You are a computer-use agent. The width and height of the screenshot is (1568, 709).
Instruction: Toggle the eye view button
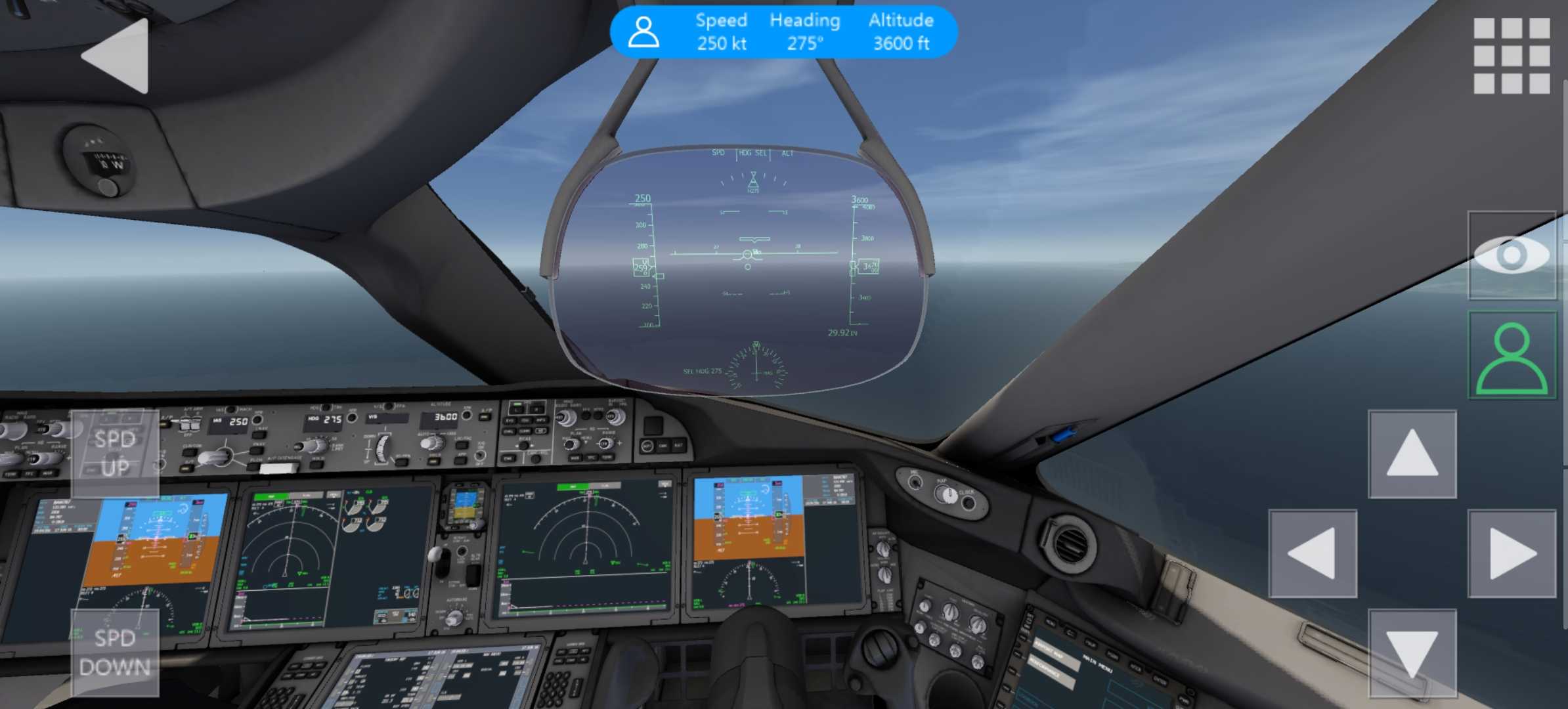point(1512,255)
